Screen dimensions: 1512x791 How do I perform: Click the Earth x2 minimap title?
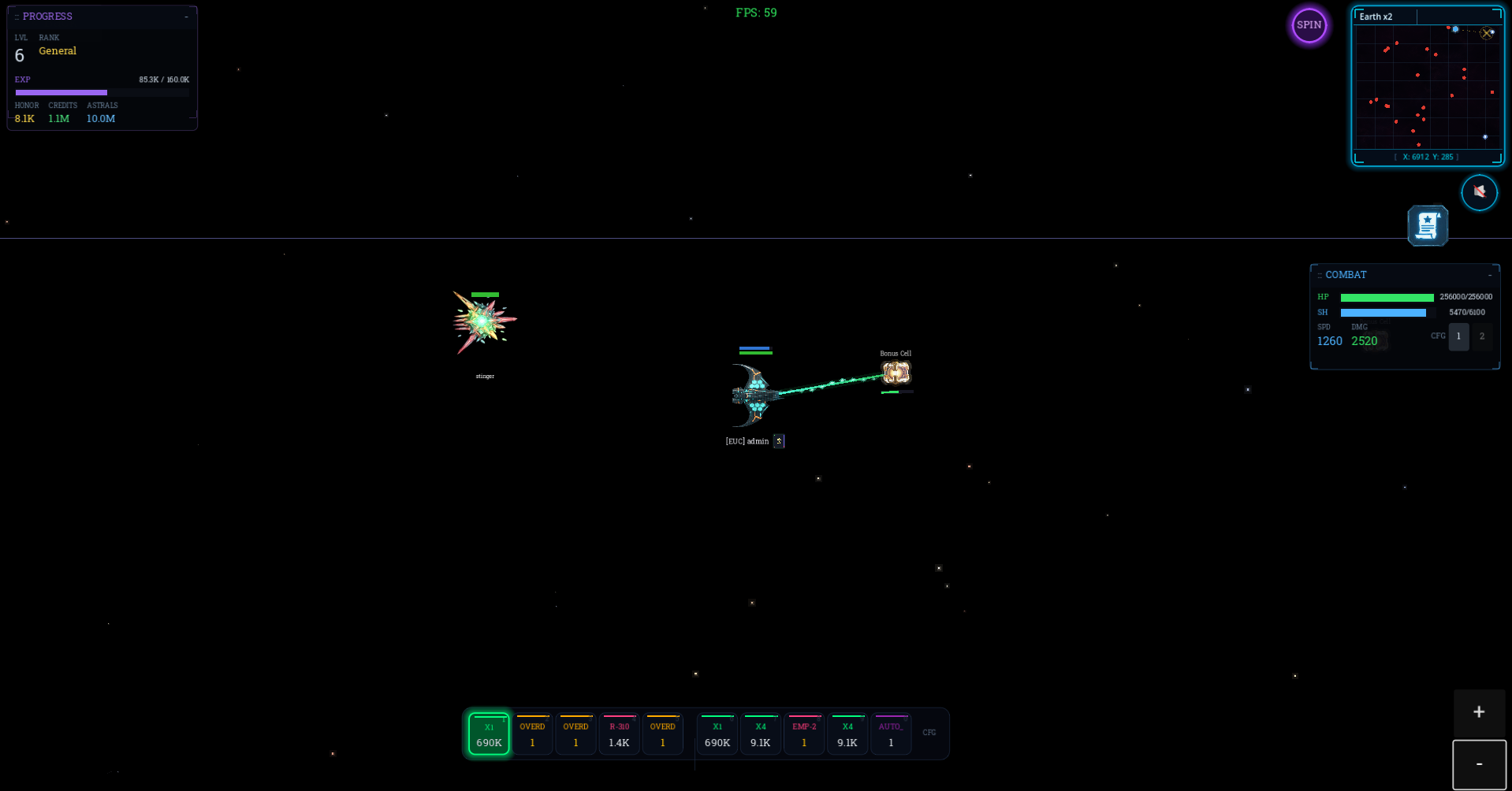1376,17
